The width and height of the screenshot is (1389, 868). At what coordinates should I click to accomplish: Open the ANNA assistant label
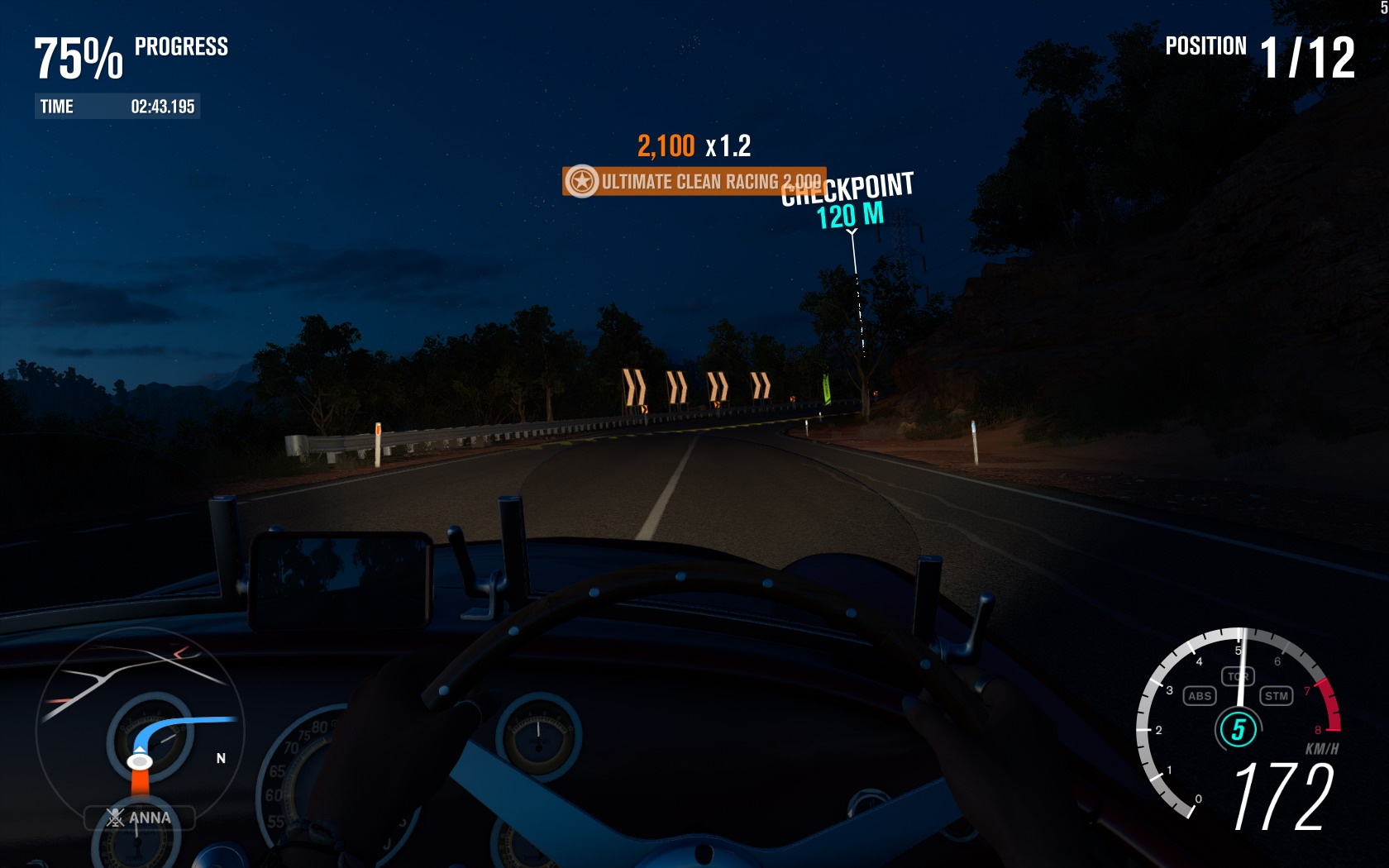pos(140,818)
